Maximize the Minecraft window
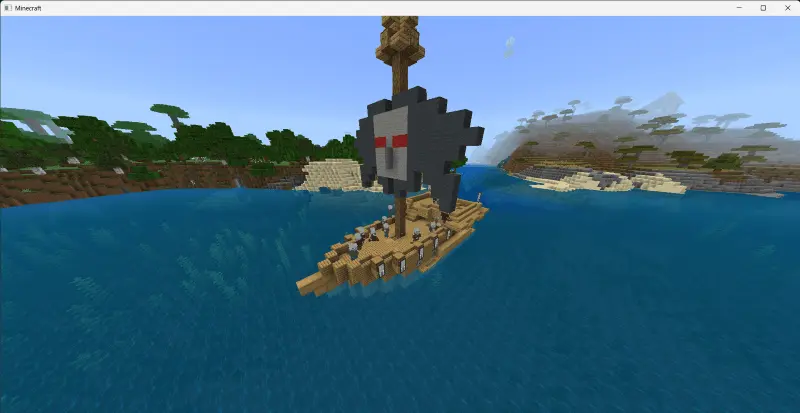The width and height of the screenshot is (800, 413). pos(763,7)
